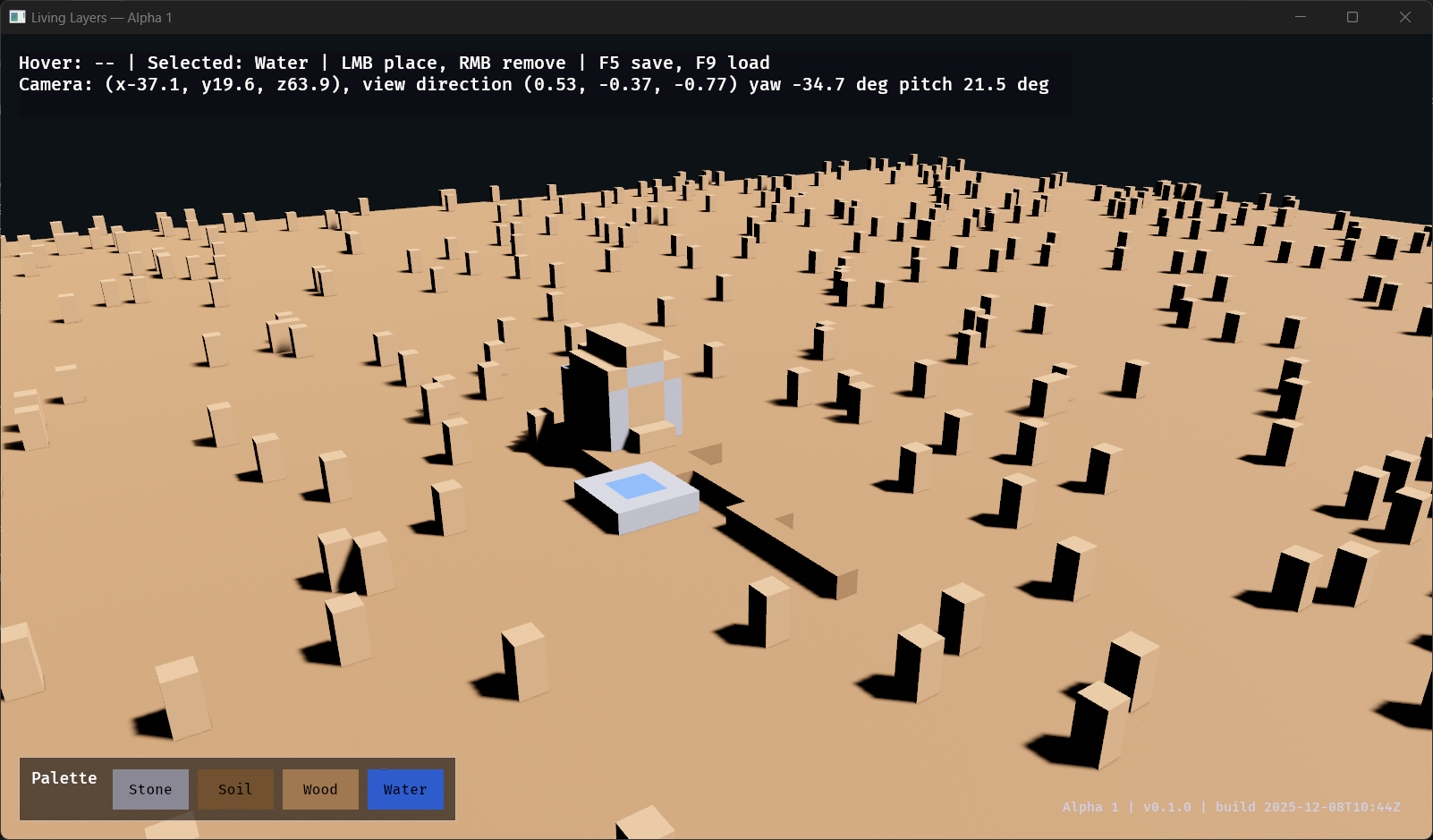
Task: Choose the Soil material swatch
Action: pos(235,789)
